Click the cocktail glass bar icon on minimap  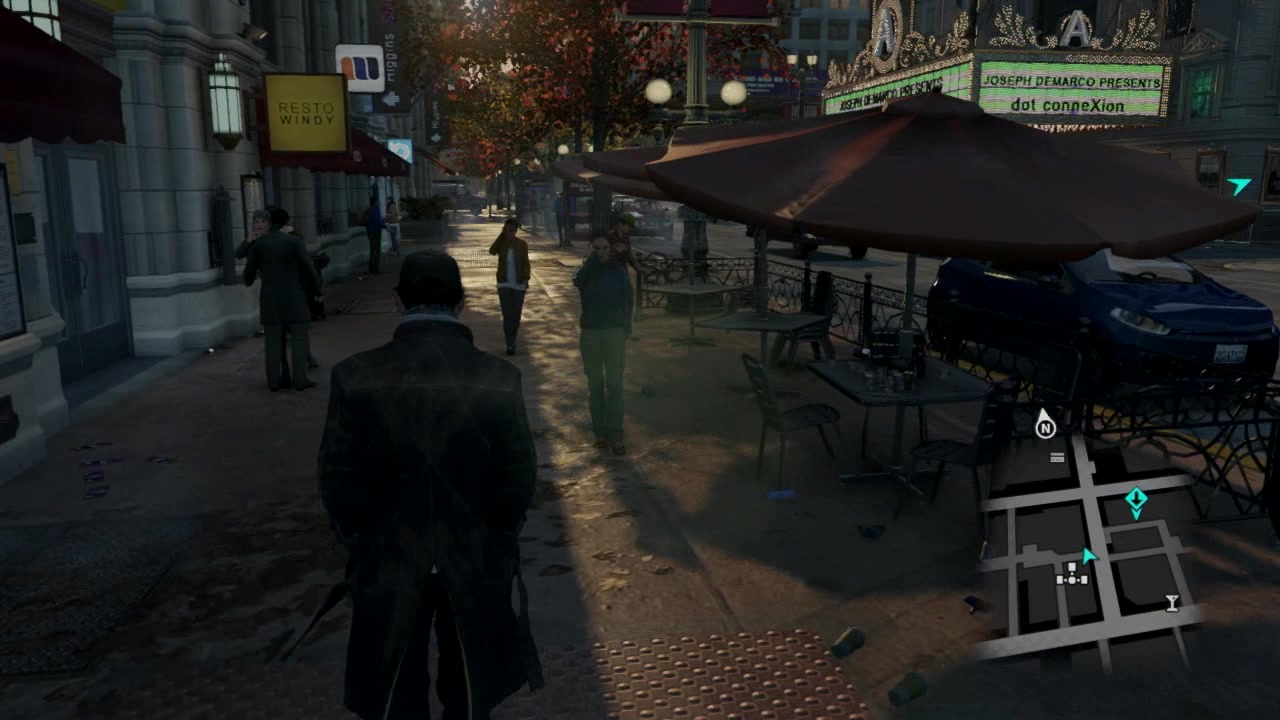pos(1171,602)
